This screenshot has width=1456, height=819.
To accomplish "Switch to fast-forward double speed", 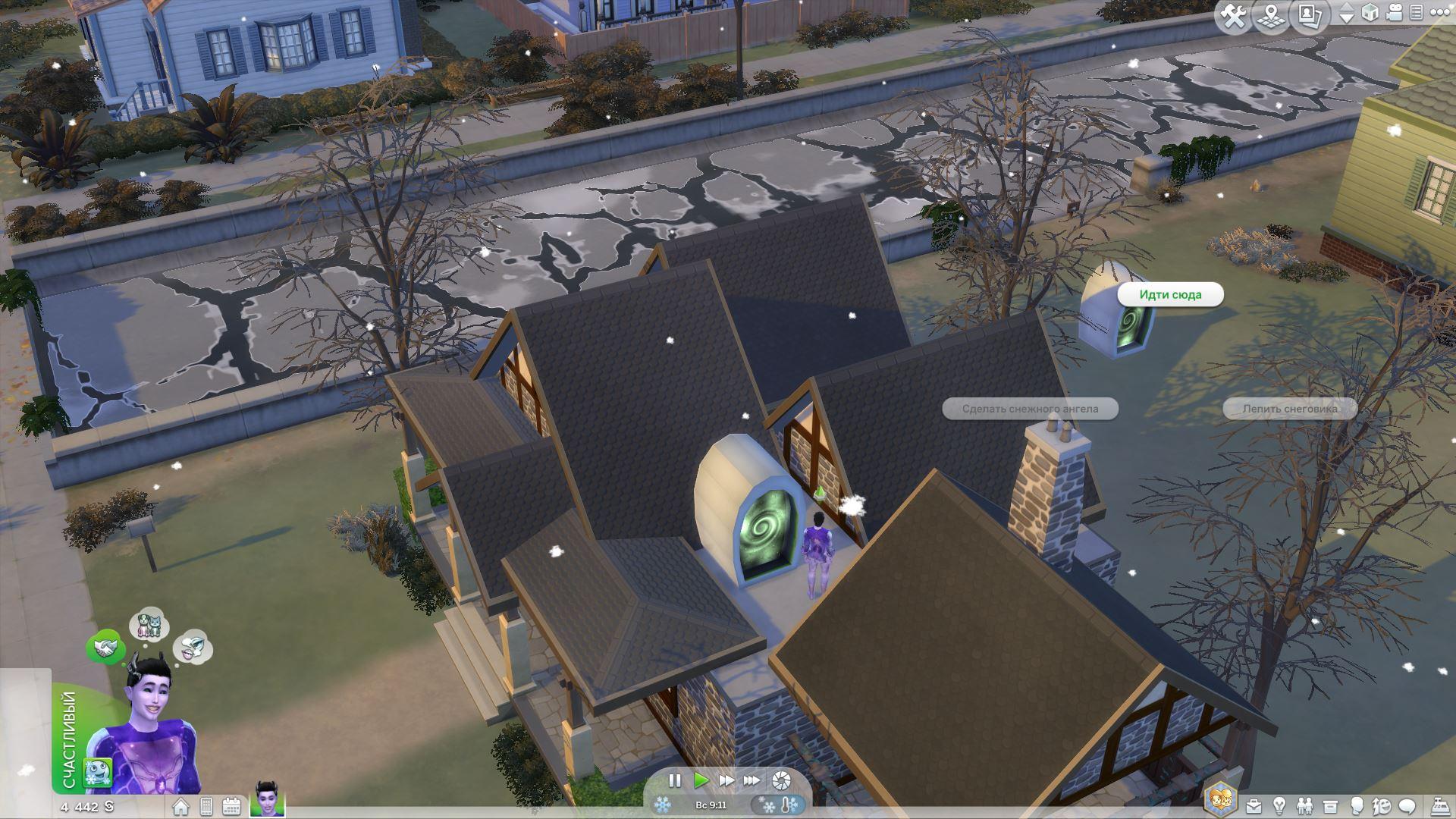I will (x=726, y=780).
